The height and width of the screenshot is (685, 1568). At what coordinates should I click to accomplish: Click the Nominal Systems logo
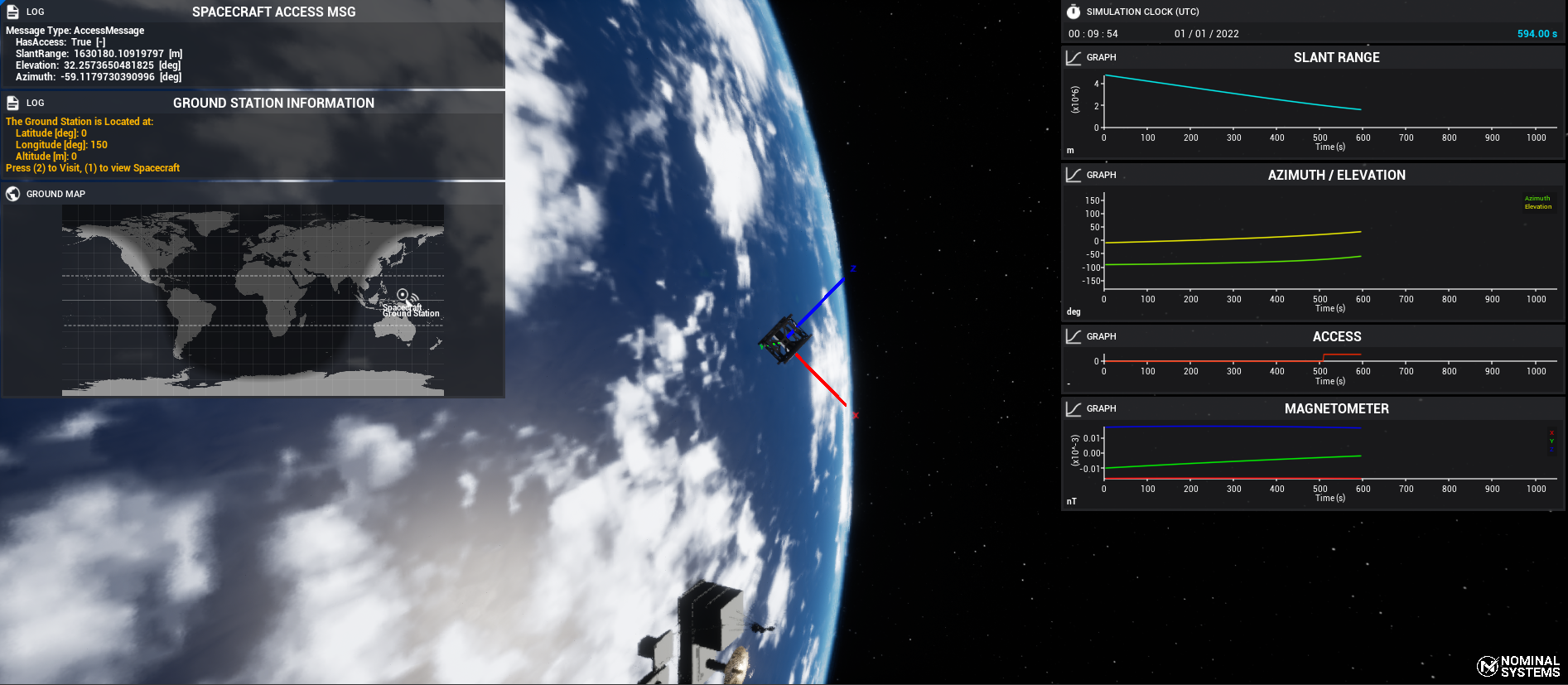click(x=1518, y=666)
